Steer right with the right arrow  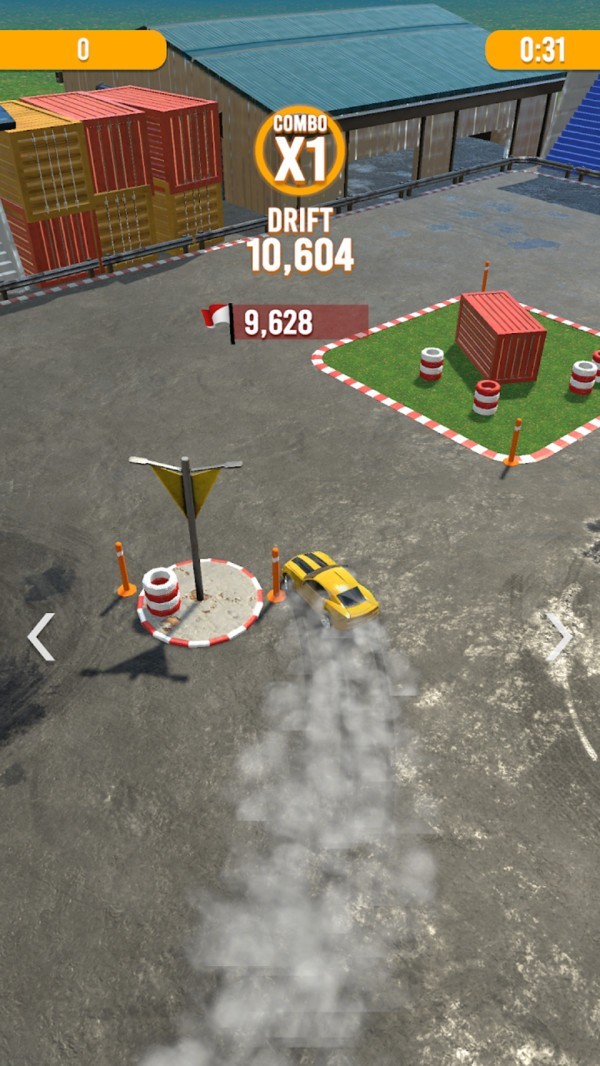(x=558, y=637)
